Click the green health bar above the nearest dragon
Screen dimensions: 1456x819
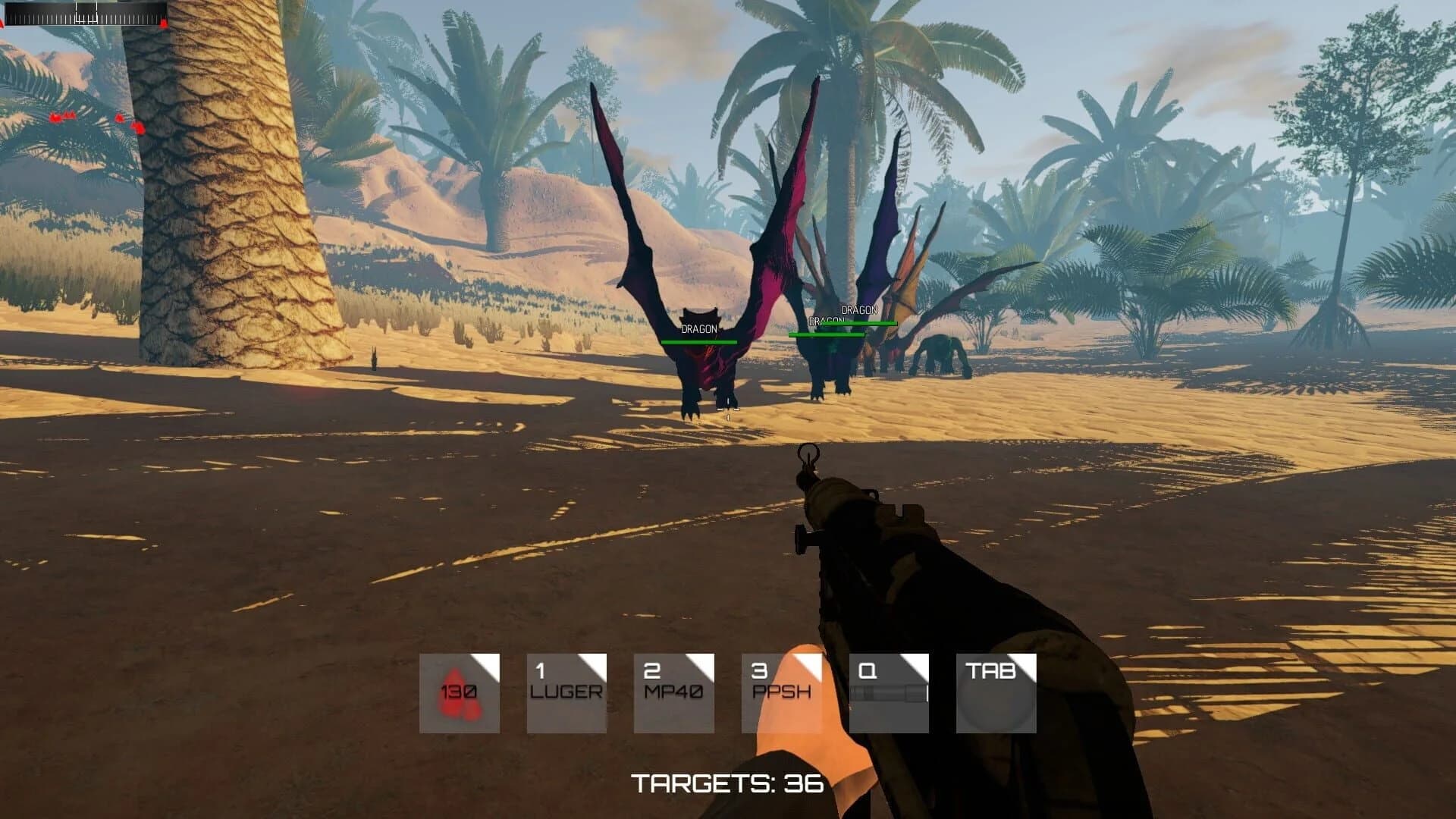click(700, 343)
